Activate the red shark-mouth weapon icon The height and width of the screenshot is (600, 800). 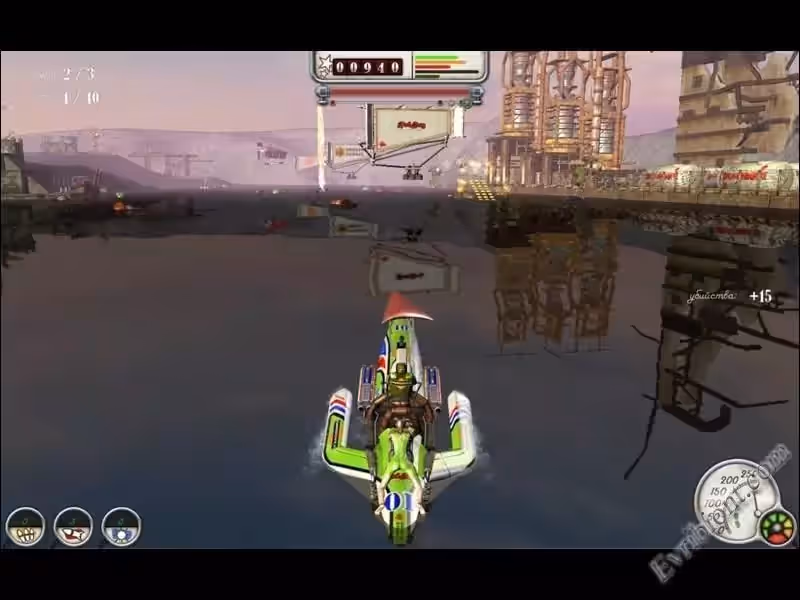[73, 527]
